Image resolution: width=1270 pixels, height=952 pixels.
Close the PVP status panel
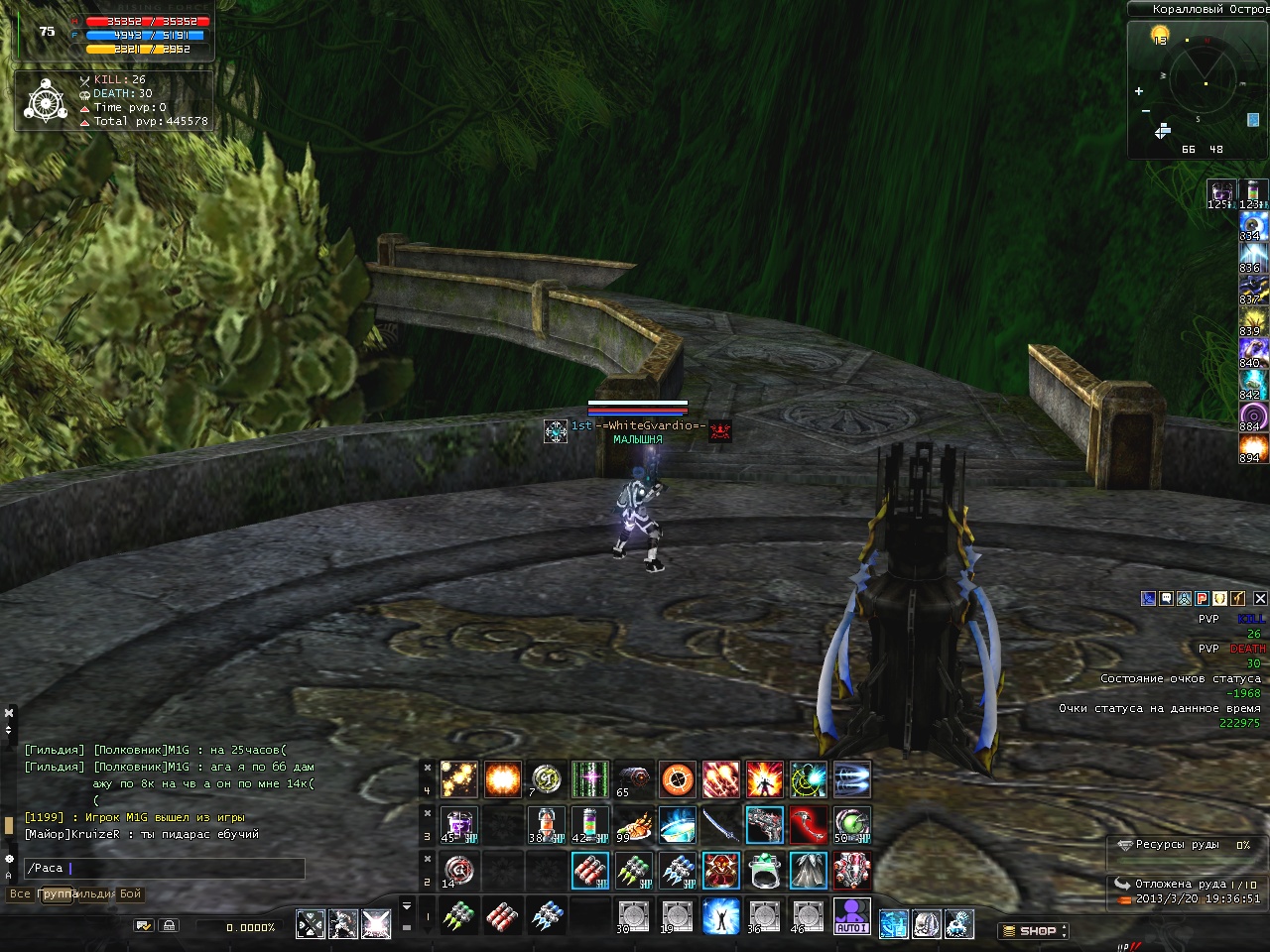1260,599
